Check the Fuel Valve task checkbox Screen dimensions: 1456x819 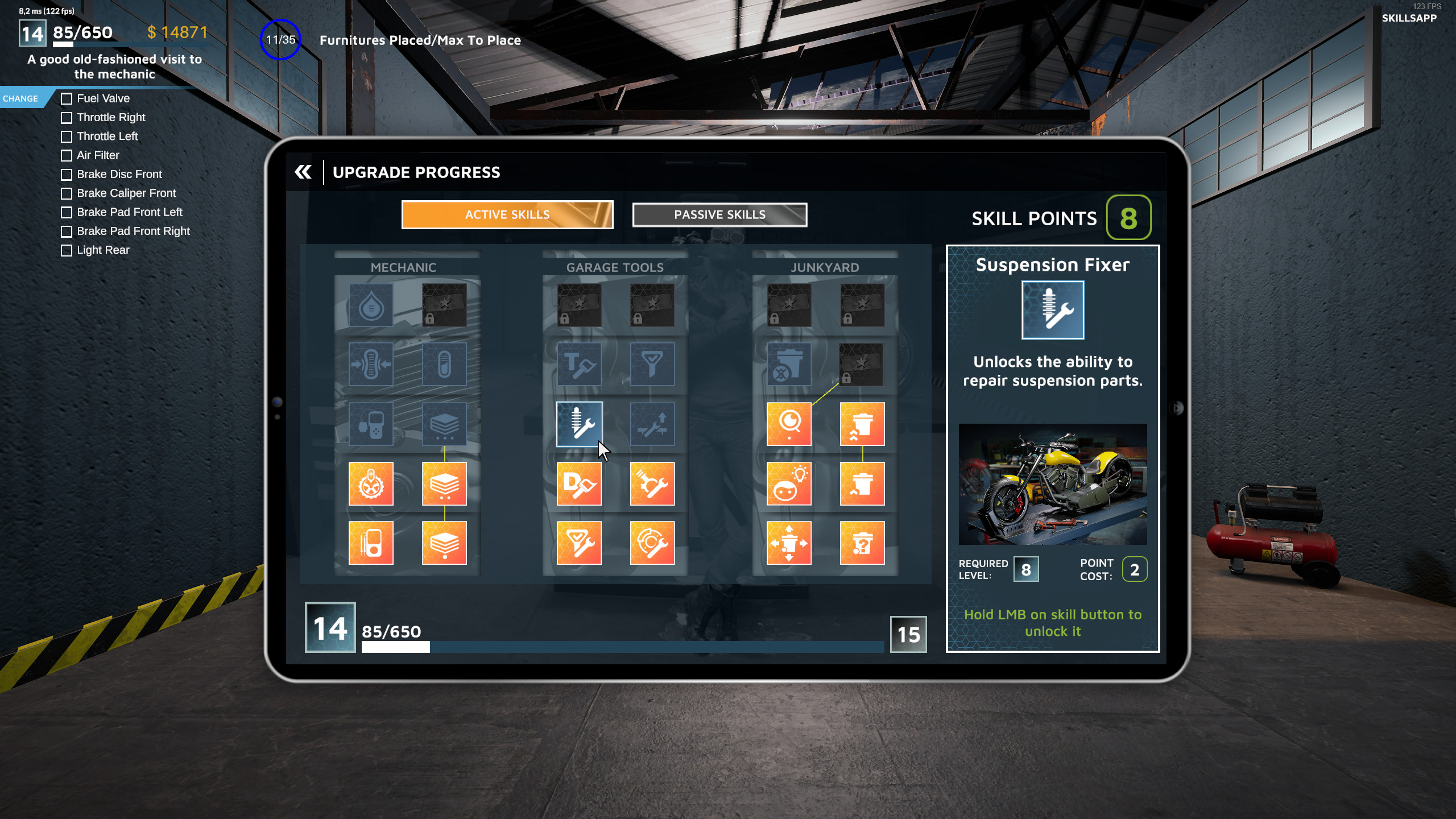[67, 98]
